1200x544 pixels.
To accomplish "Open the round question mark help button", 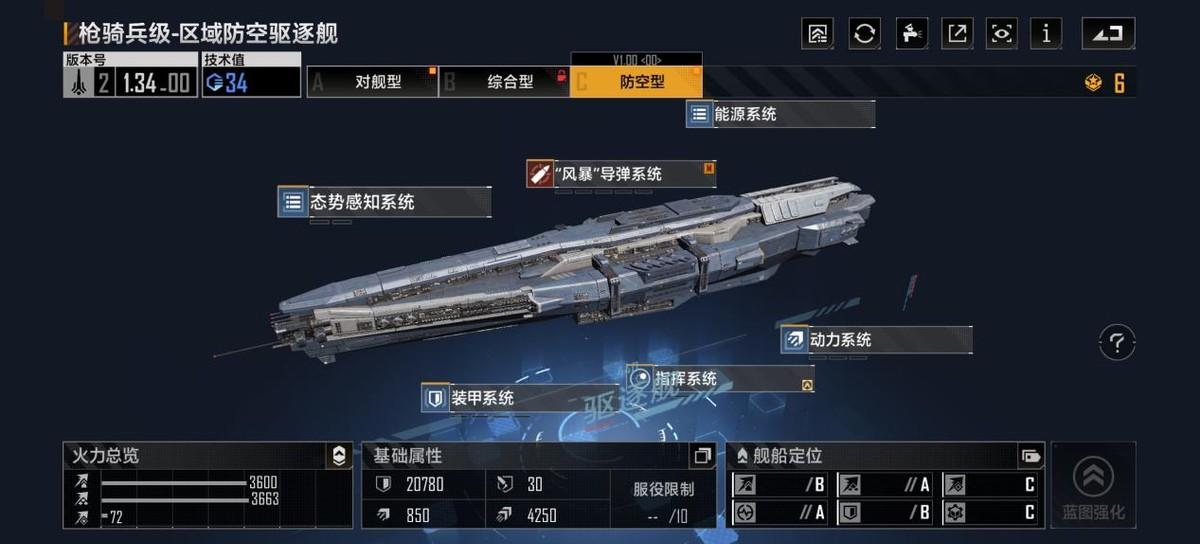I will (x=1117, y=343).
